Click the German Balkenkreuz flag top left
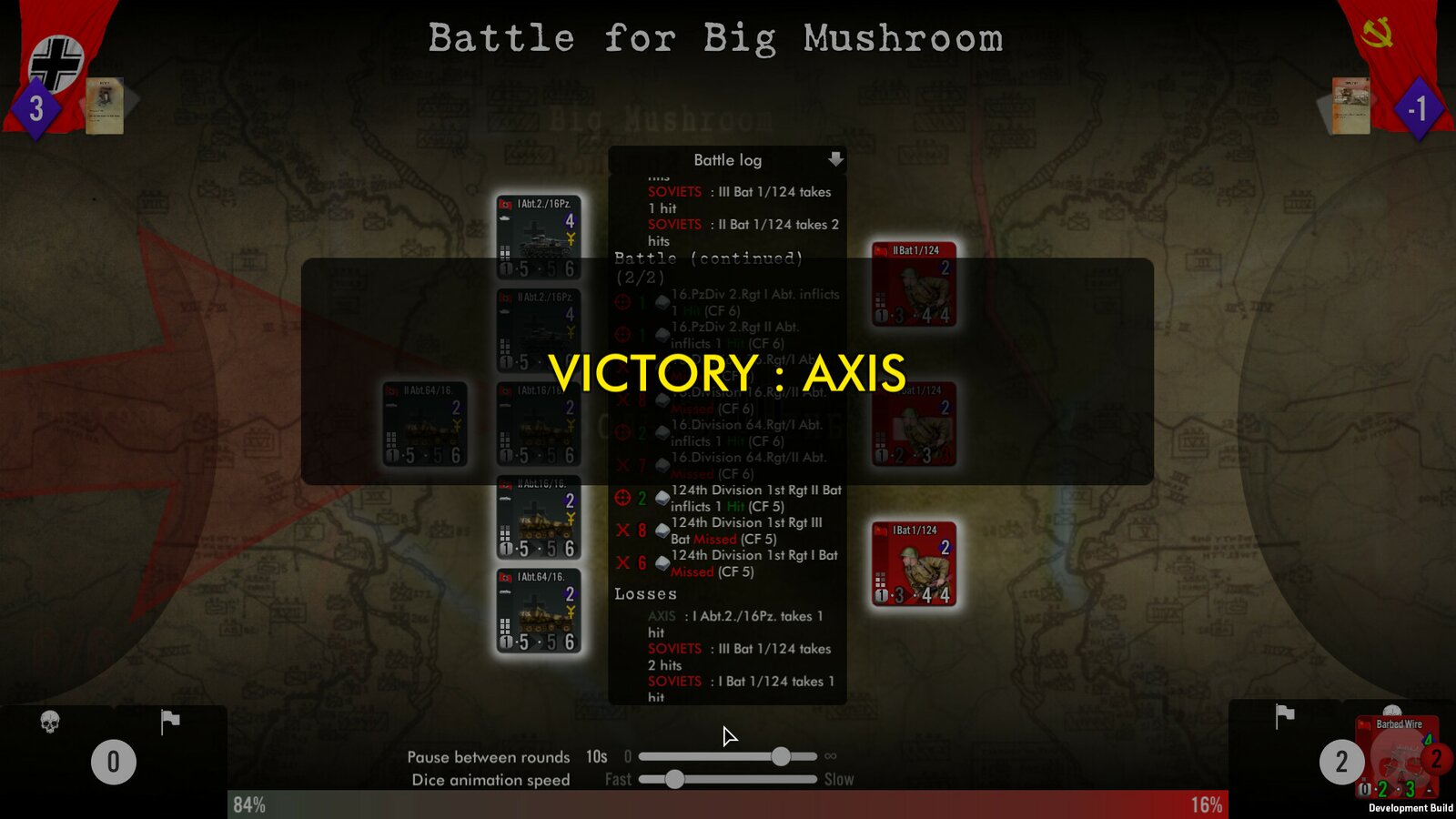 click(55, 61)
